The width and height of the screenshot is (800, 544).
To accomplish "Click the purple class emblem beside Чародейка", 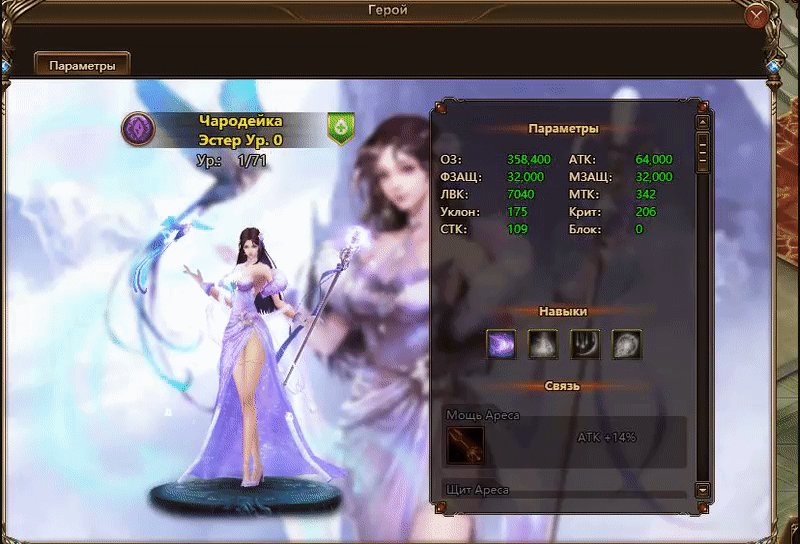I will click(136, 128).
